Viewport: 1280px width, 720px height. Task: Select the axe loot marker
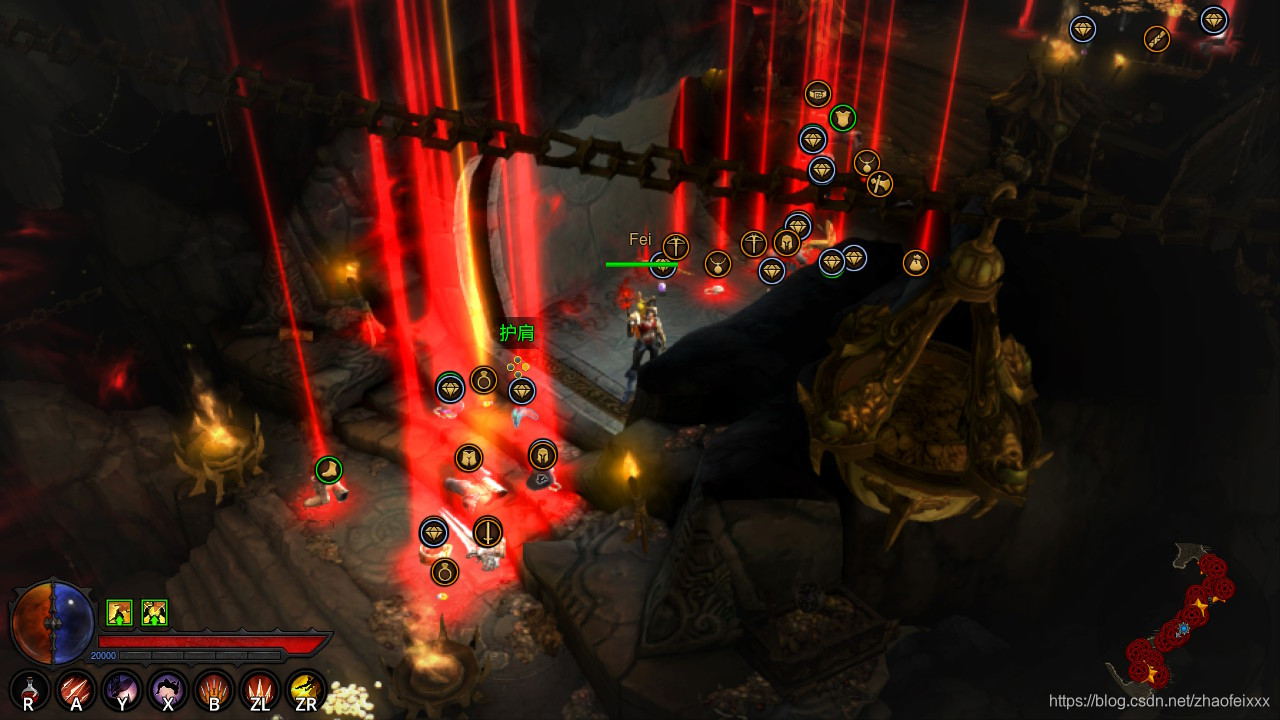(x=880, y=184)
